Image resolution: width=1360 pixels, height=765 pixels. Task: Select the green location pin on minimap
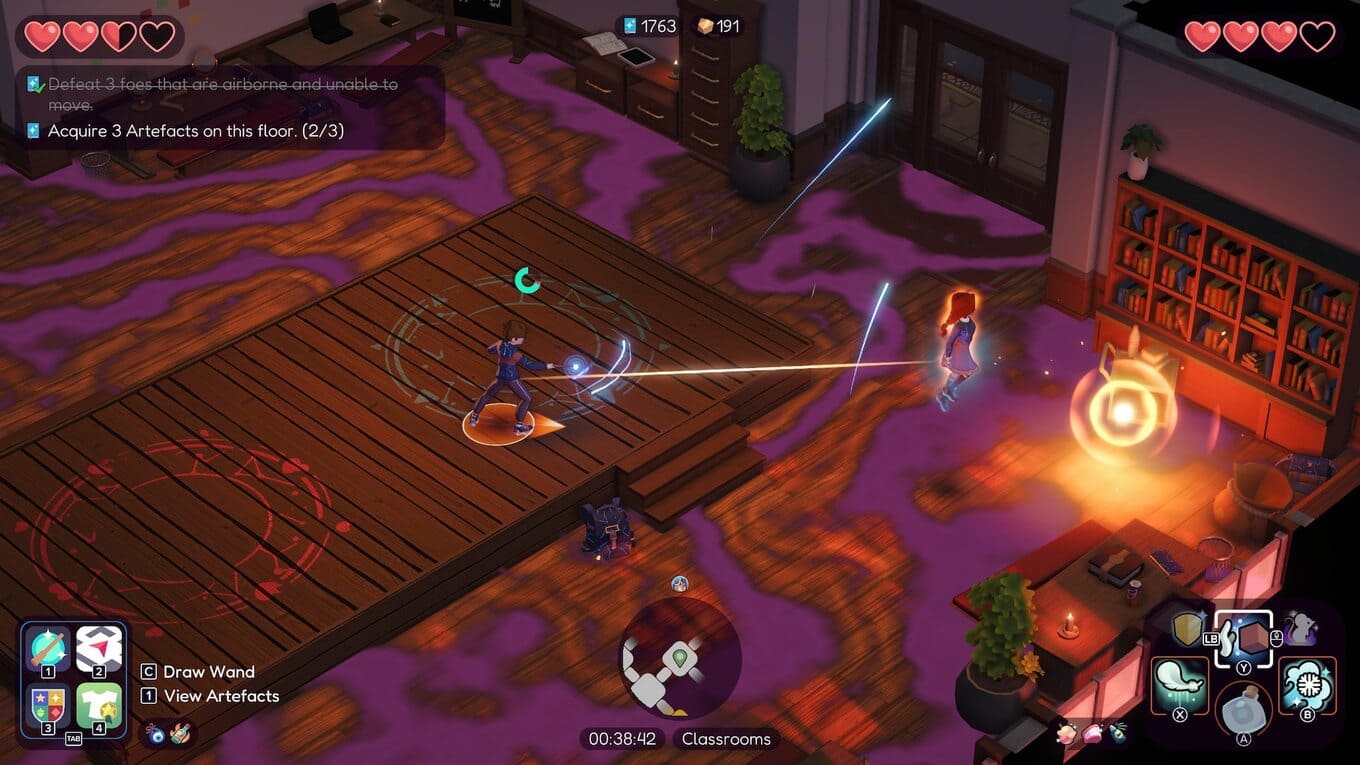tap(680, 657)
